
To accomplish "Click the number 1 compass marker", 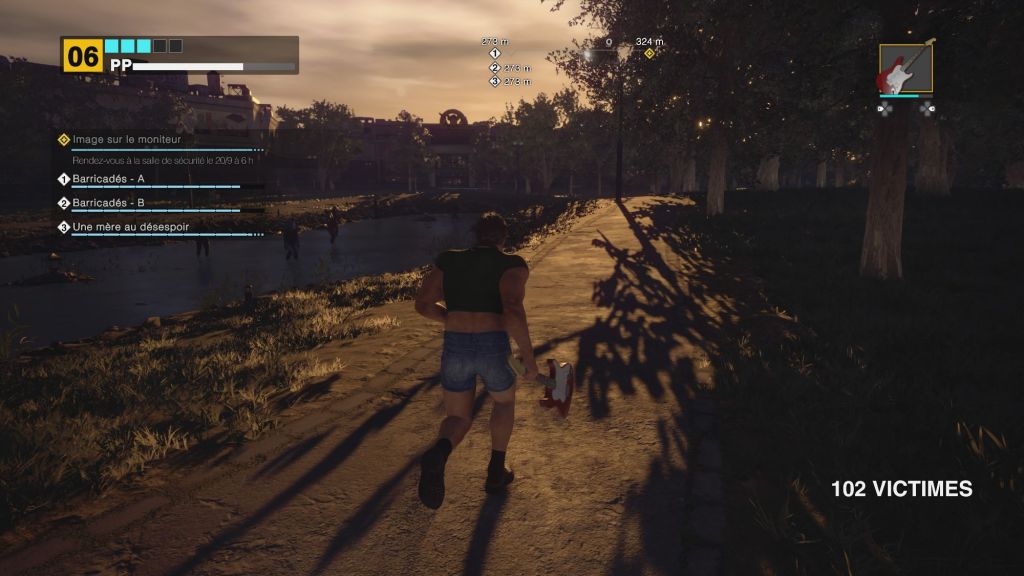I will pos(495,53).
